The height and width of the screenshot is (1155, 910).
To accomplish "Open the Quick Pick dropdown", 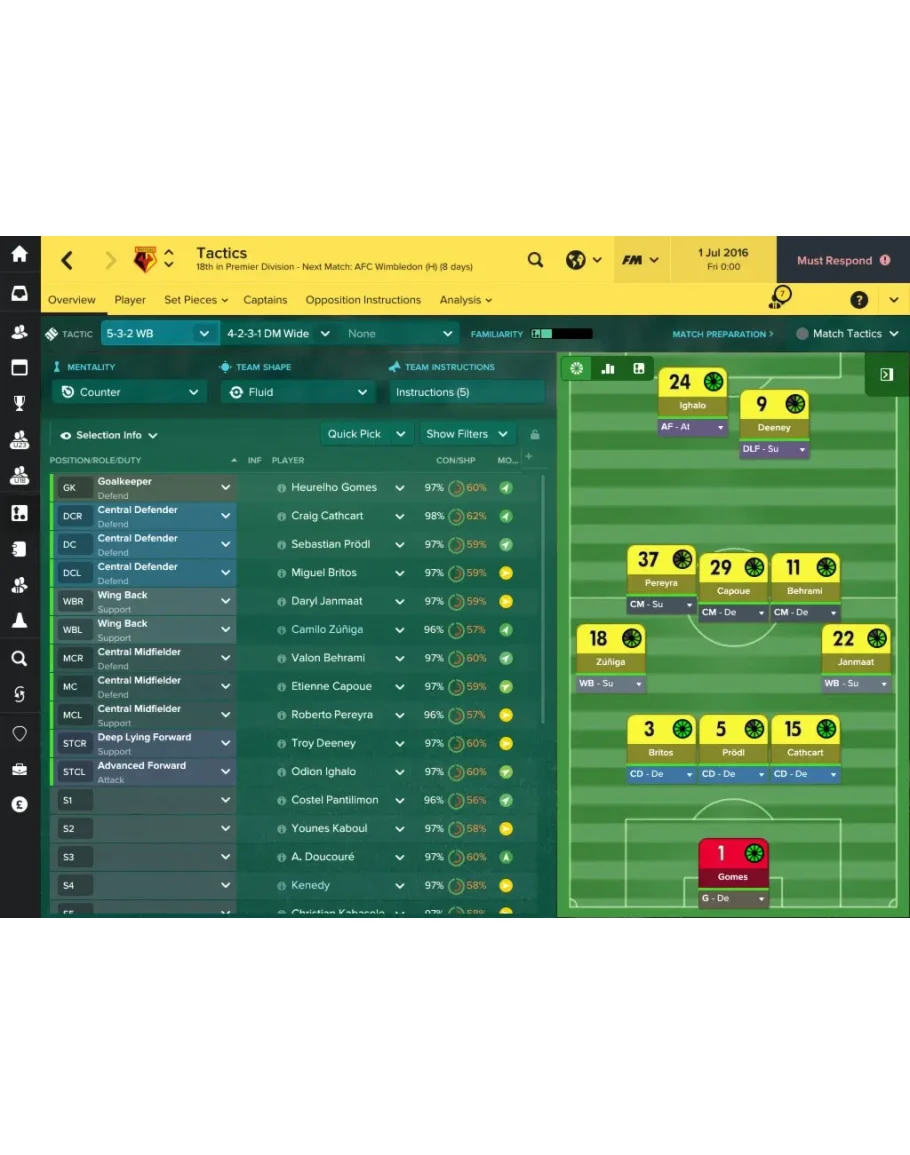I will click(367, 434).
